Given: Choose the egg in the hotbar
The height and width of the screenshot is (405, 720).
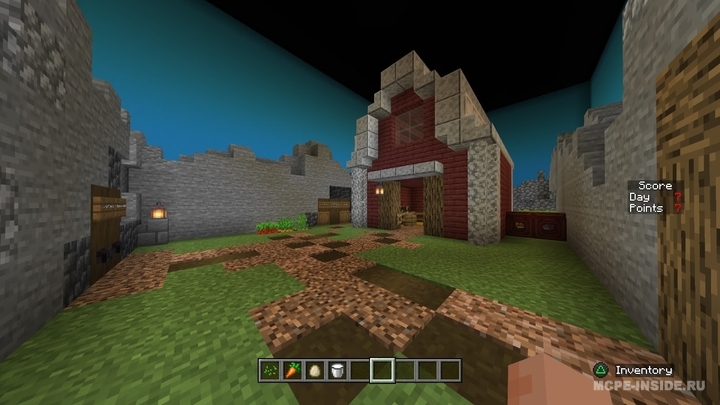Looking at the screenshot, I should (315, 370).
